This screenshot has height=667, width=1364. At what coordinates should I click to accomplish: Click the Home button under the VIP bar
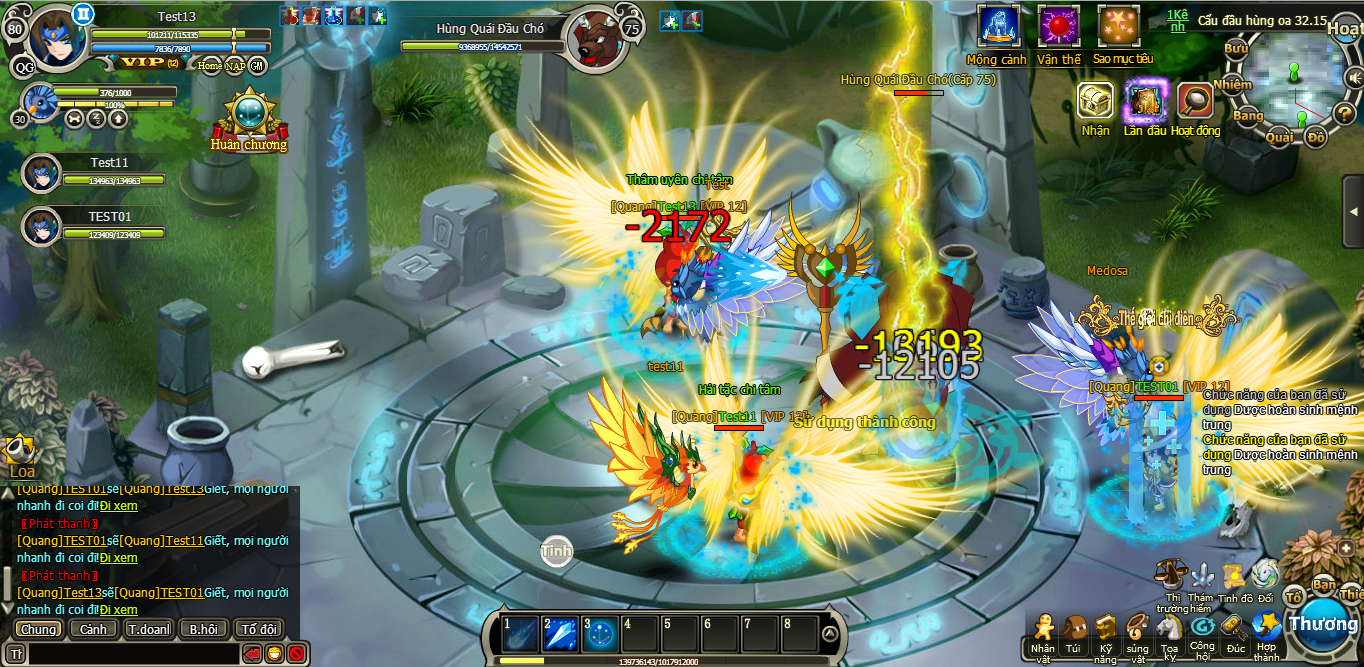tap(210, 66)
